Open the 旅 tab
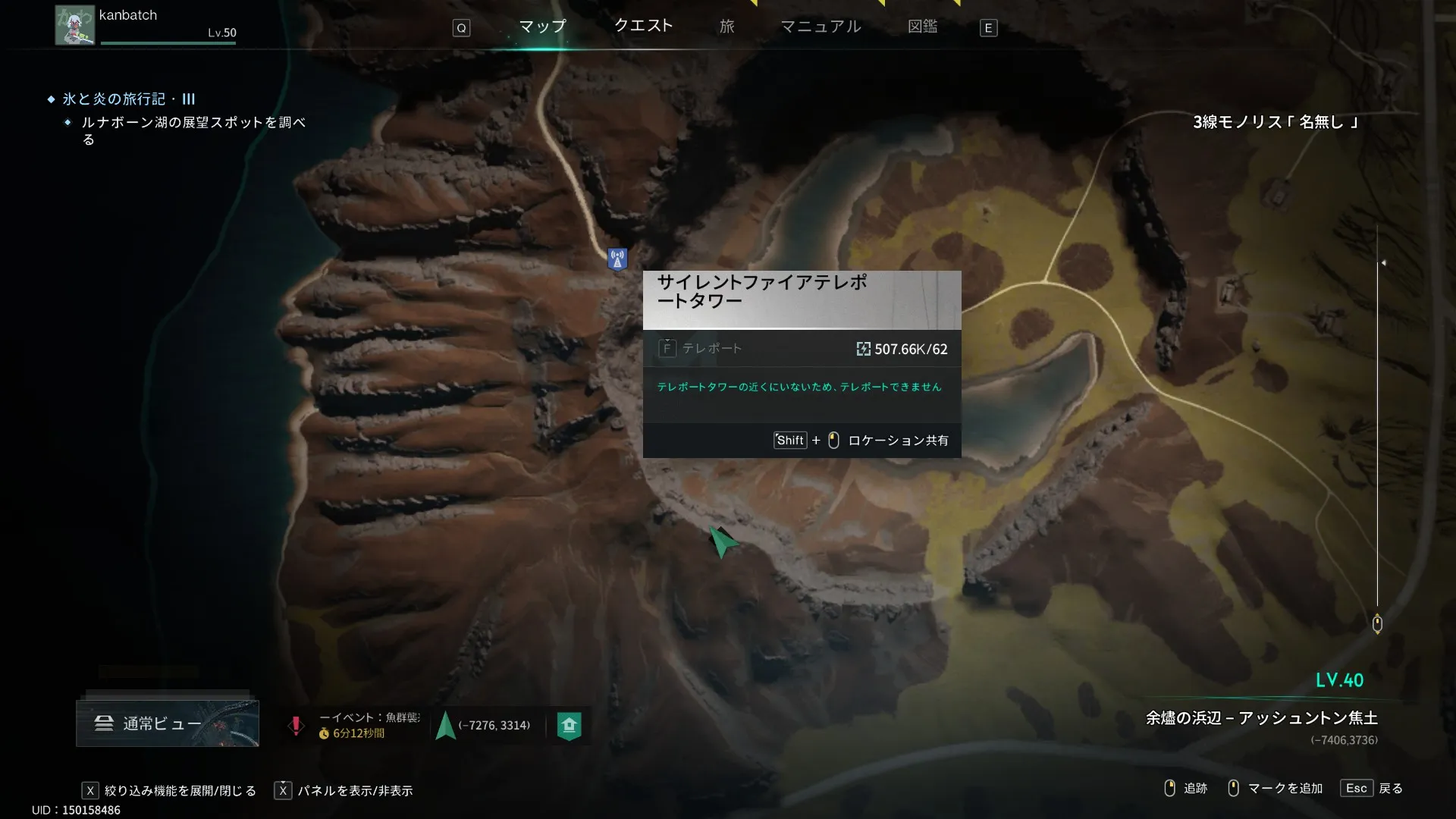The image size is (1456, 819). (x=726, y=27)
